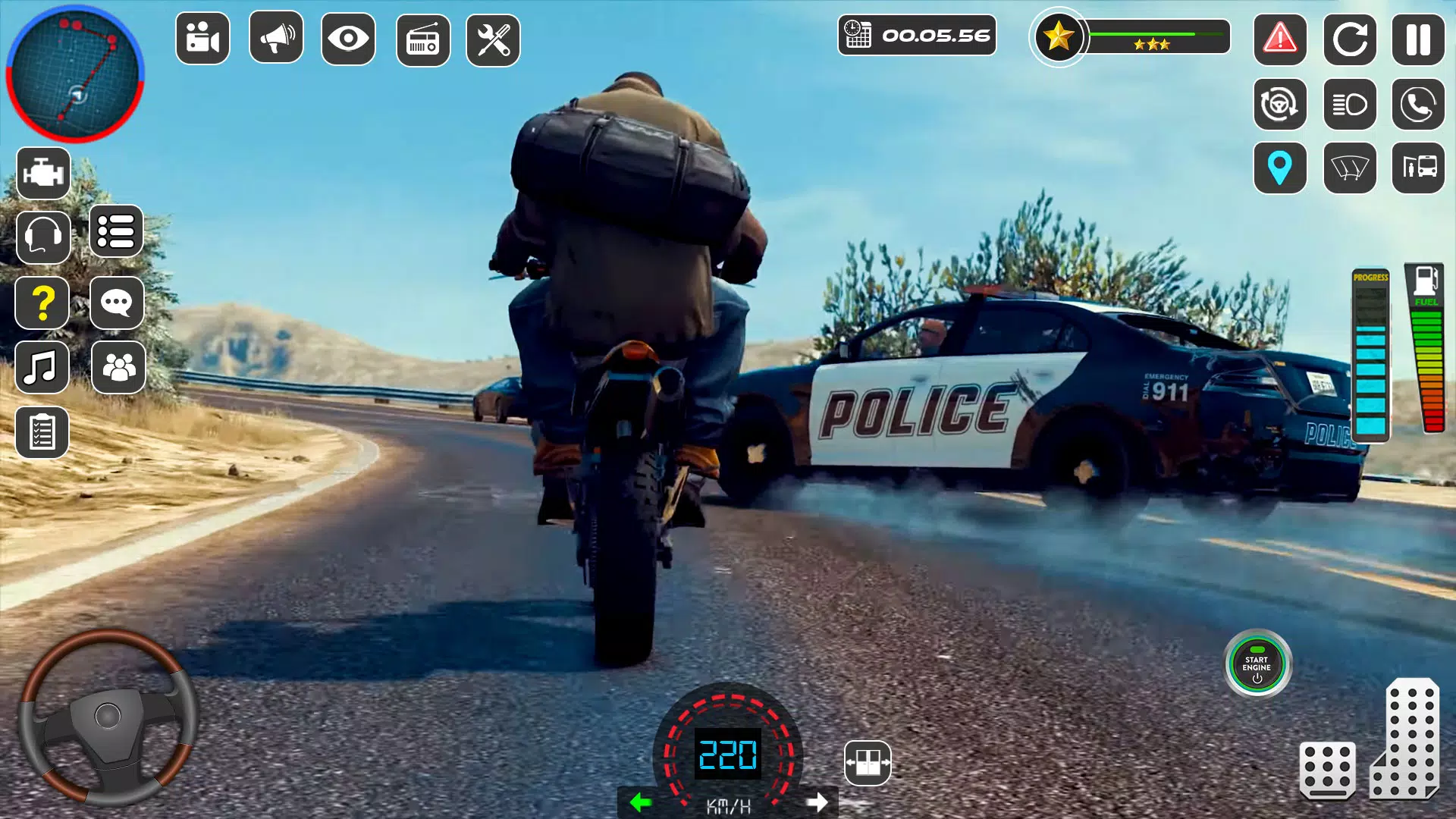Open the video camera recording mode
The image size is (1456, 819).
(x=202, y=37)
